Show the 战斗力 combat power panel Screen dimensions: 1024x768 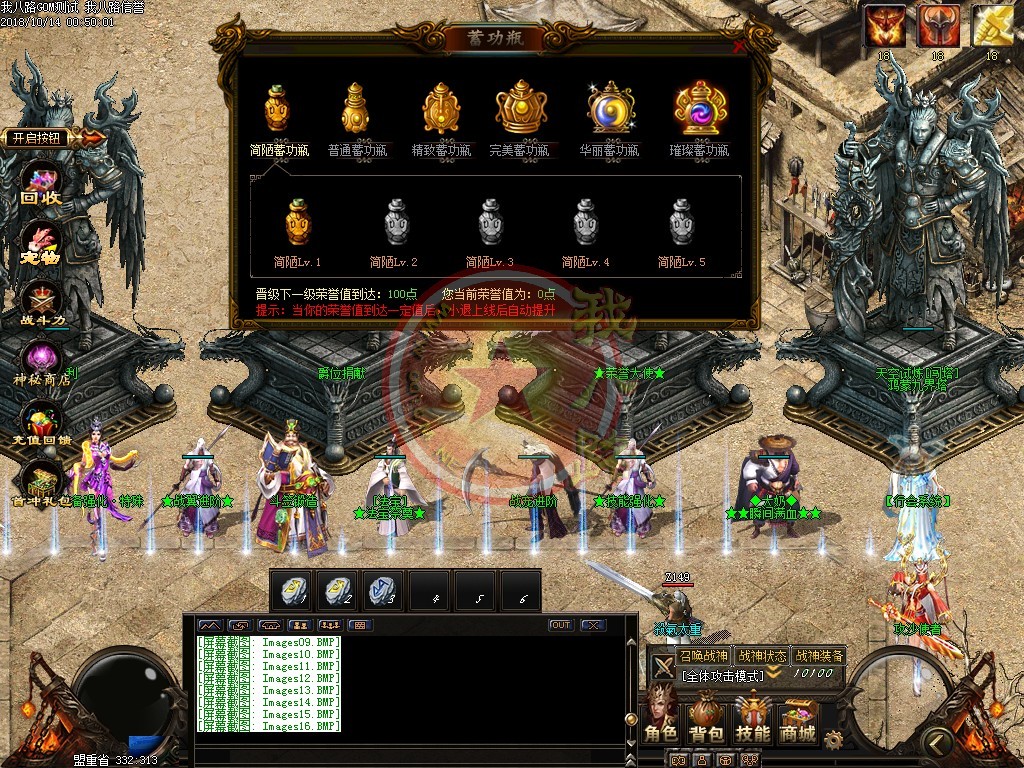[42, 303]
